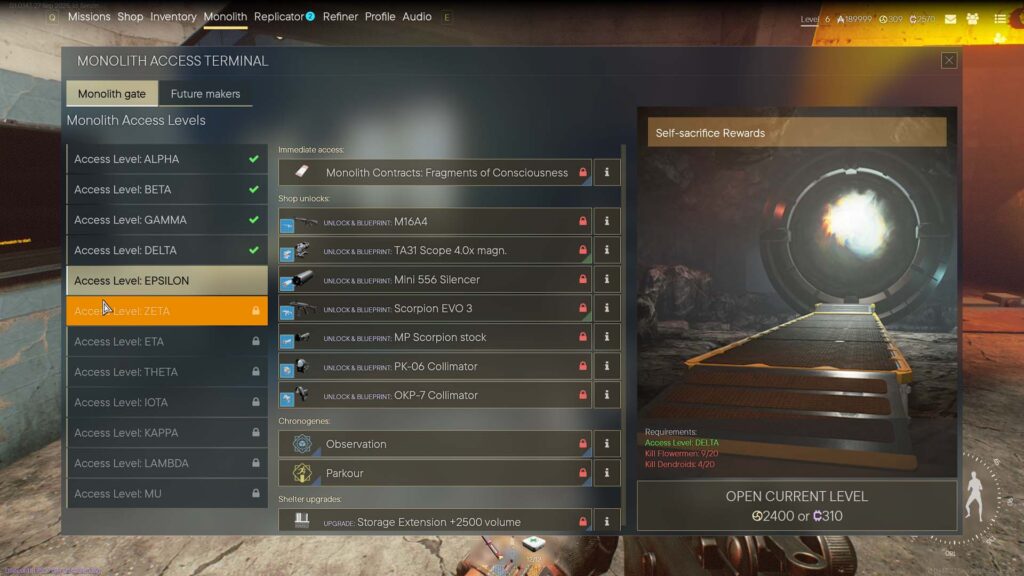This screenshot has height=576, width=1024.
Task: Switch to the Future makers tab
Action: pyautogui.click(x=205, y=94)
